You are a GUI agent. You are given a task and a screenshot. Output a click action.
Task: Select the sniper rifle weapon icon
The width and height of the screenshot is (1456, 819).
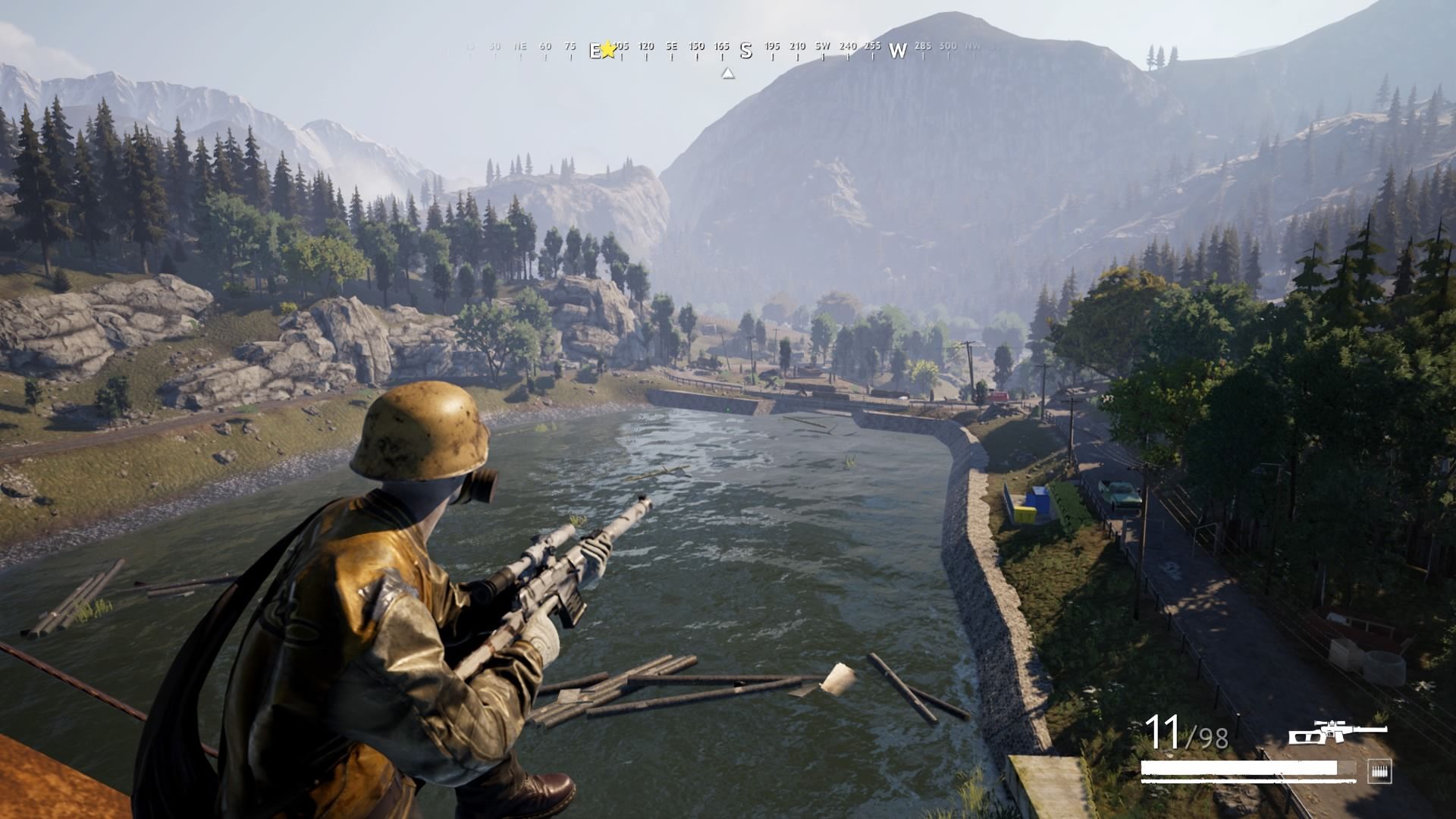point(1338,733)
